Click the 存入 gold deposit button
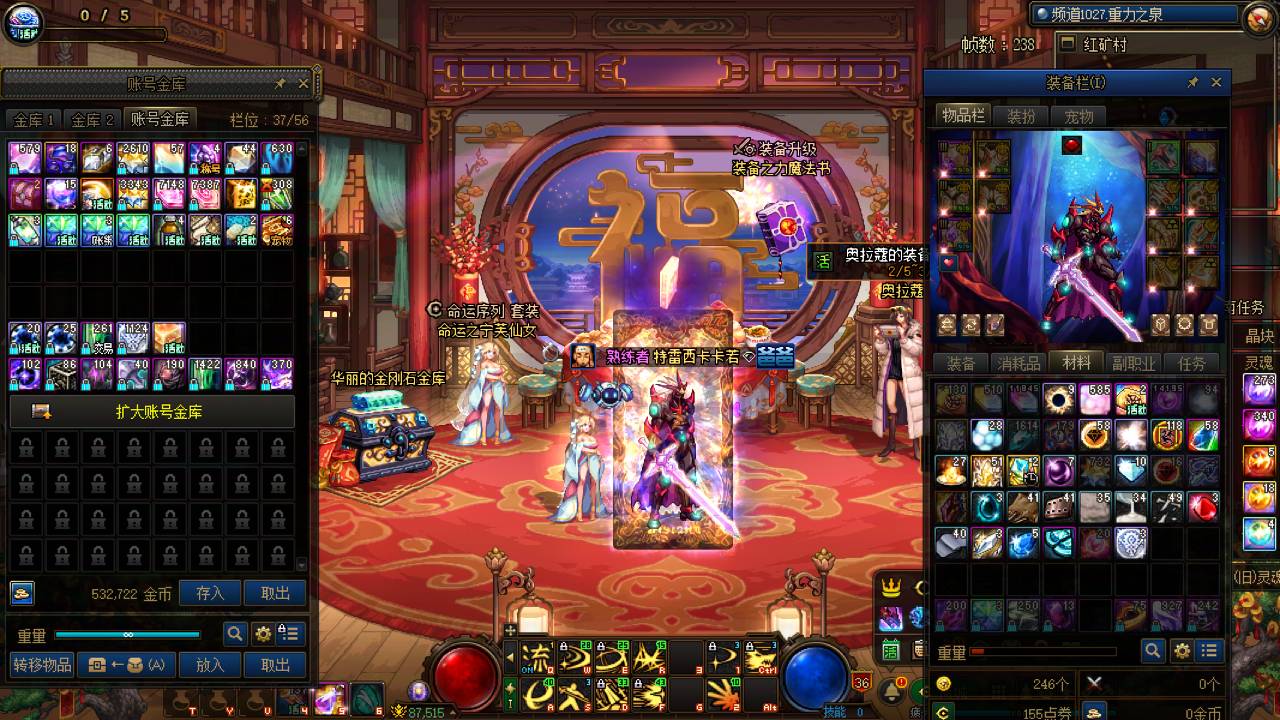Viewport: 1280px width, 720px height. coord(210,593)
